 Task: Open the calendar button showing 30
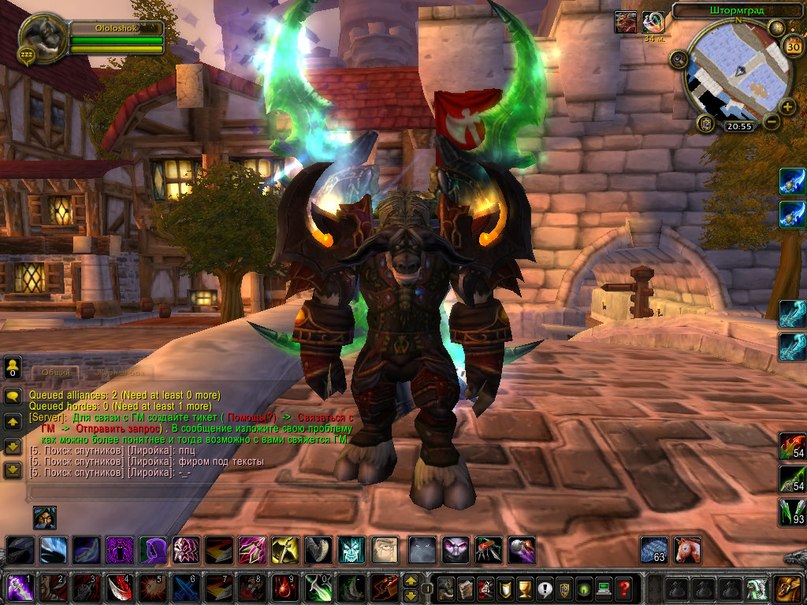pos(793,47)
